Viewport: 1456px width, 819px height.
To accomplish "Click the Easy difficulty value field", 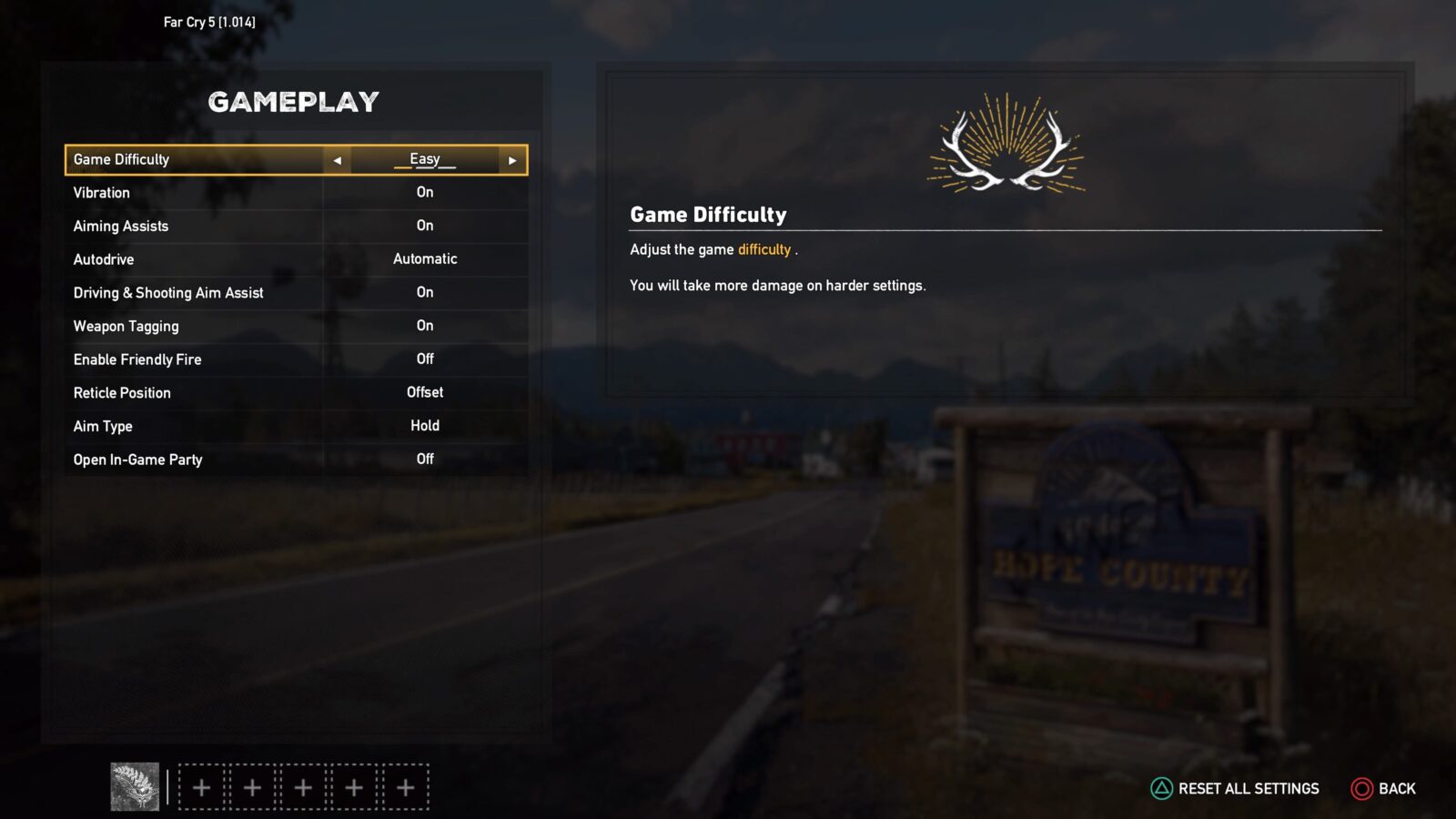I will (424, 159).
